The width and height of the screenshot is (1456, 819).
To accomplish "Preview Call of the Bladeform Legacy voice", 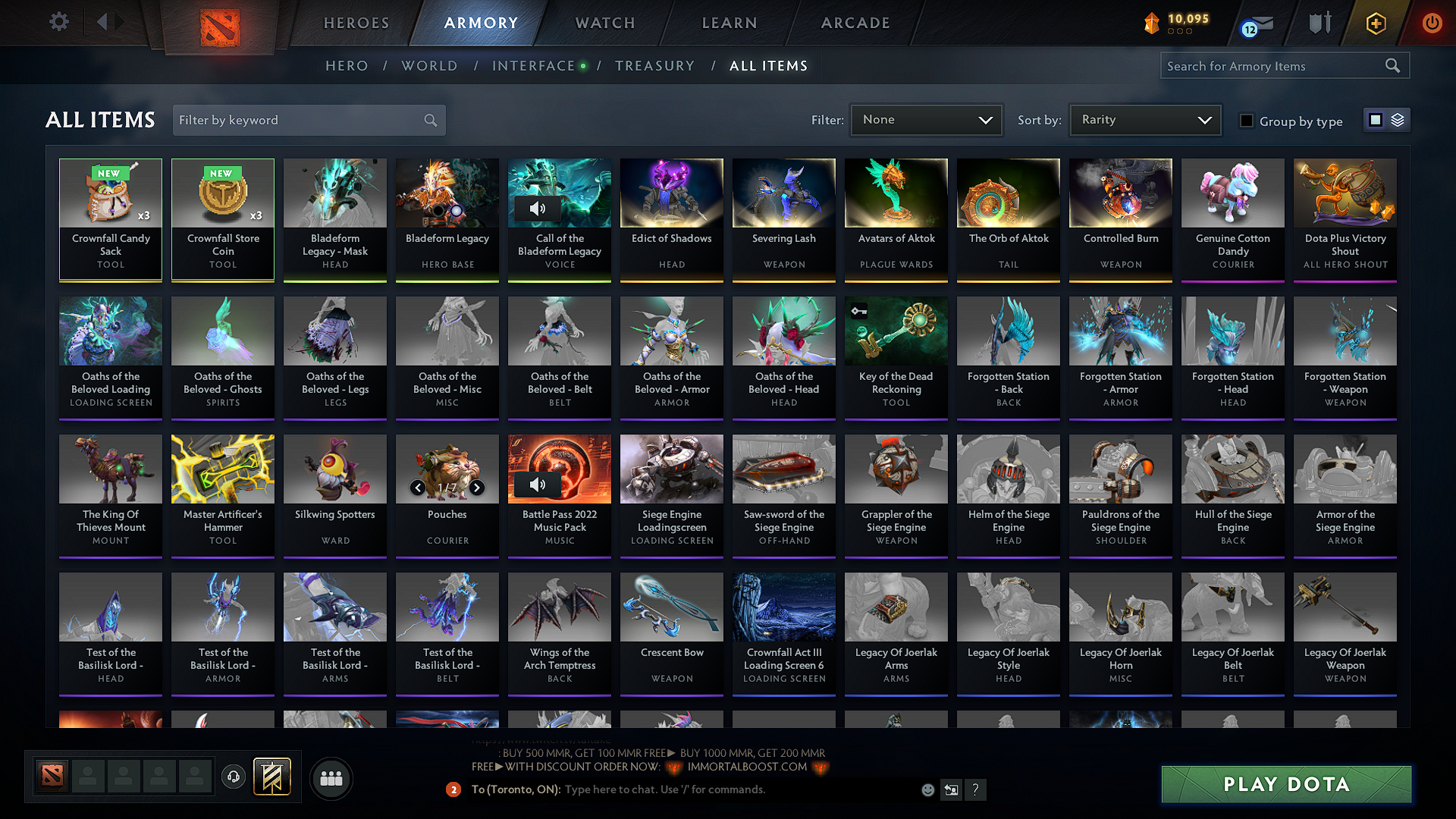I will (538, 208).
